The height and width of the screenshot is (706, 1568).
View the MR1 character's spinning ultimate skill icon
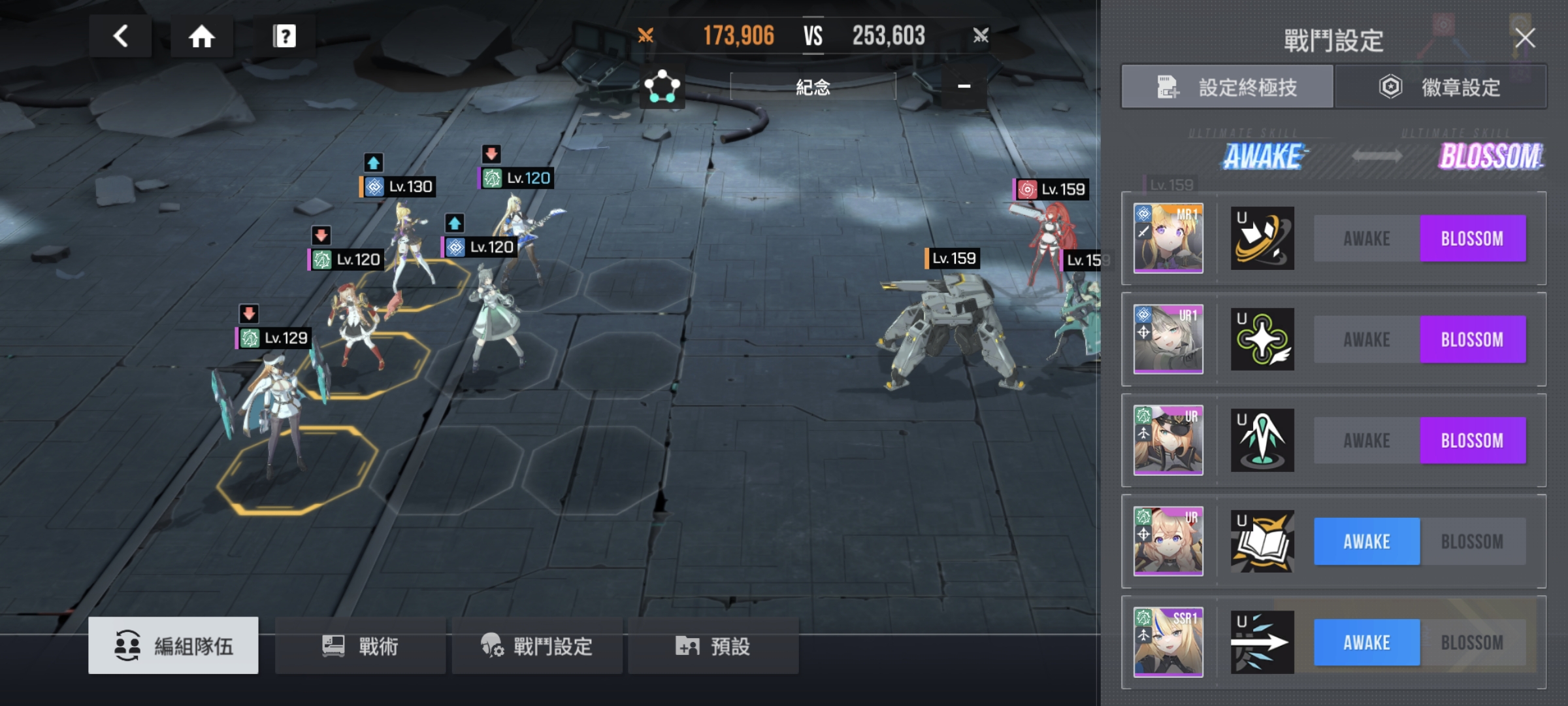[x=1262, y=239]
